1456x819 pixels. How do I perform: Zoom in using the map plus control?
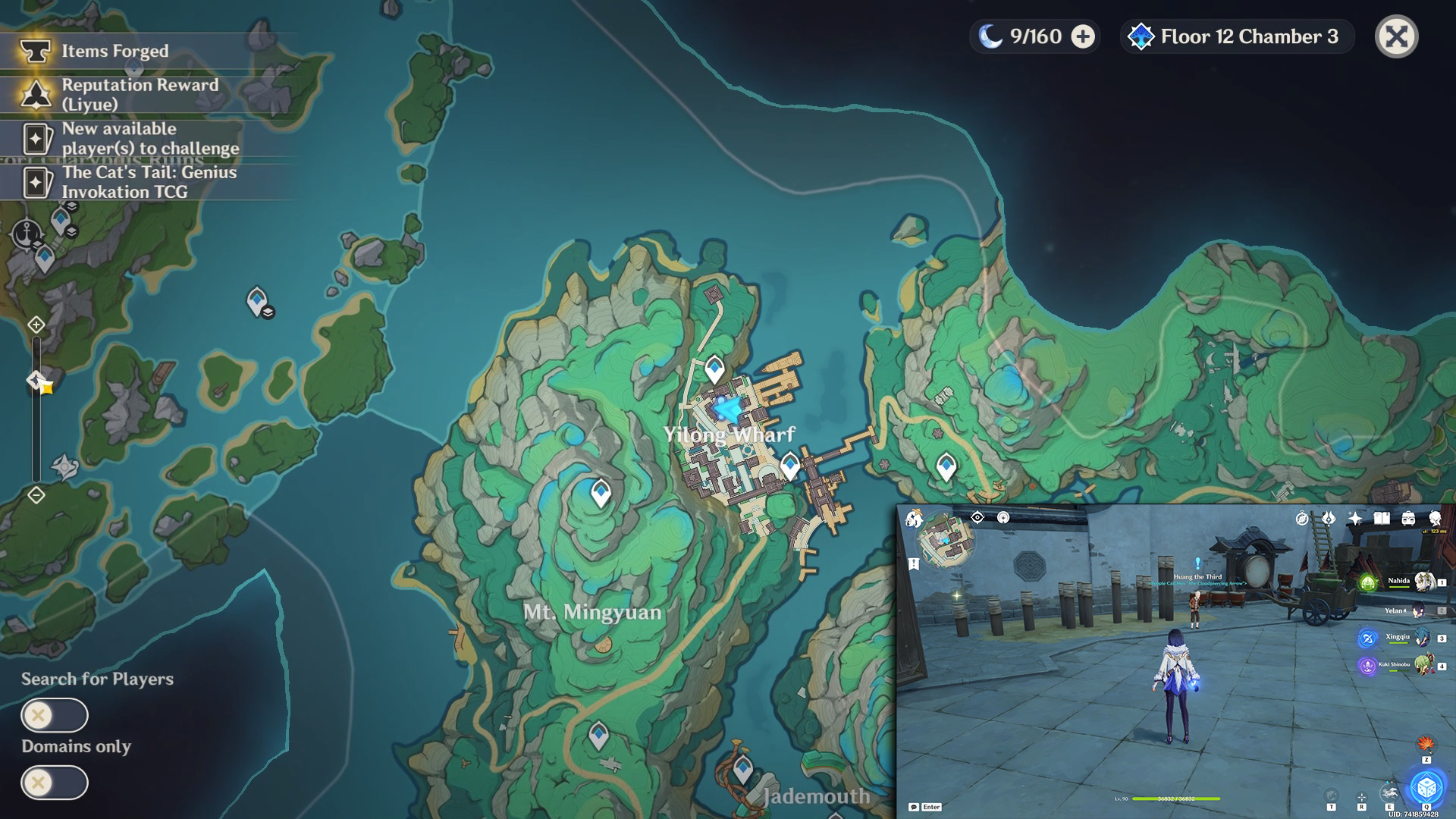coord(36,325)
